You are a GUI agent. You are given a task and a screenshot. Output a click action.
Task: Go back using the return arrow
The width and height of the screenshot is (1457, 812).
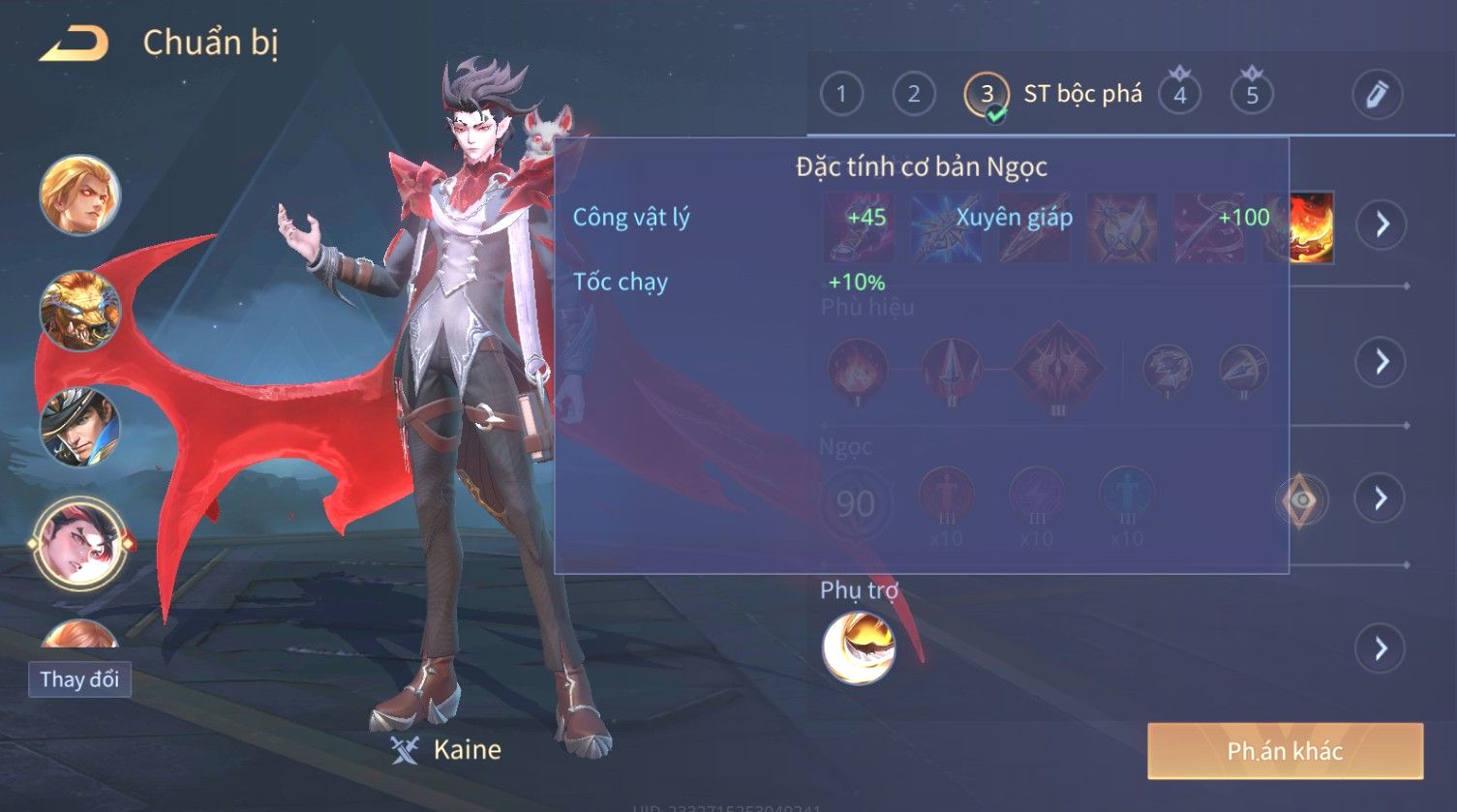click(73, 44)
